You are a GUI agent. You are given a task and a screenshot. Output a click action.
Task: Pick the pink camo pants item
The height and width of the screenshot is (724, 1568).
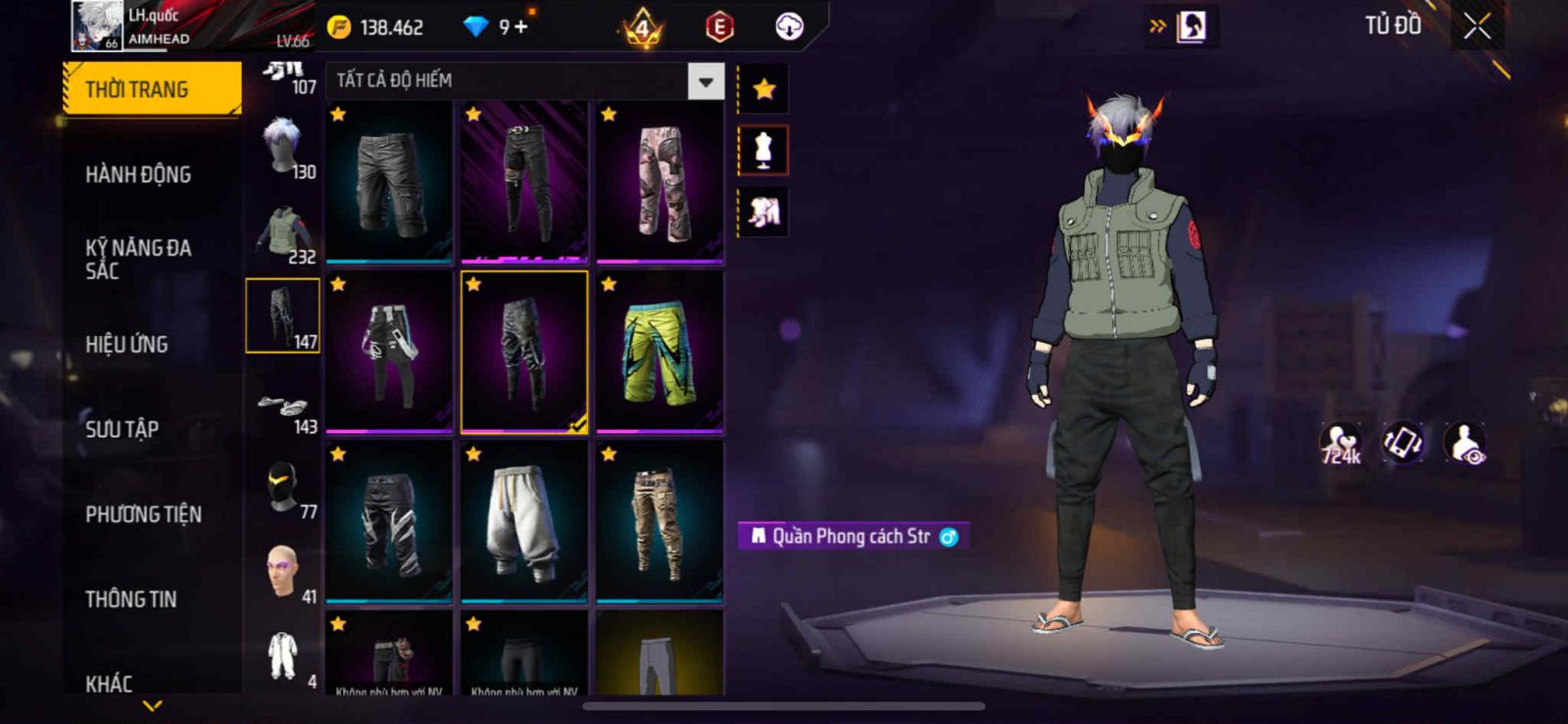[x=660, y=182]
